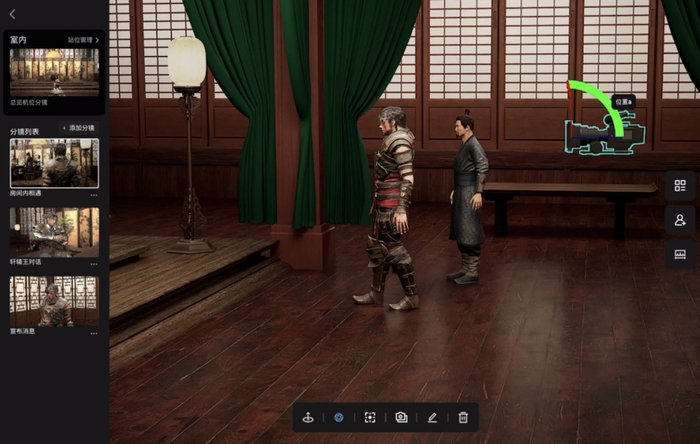Select the 总览机位分镜 overview thumbnail
The width and height of the screenshot is (700, 444).
click(x=54, y=72)
